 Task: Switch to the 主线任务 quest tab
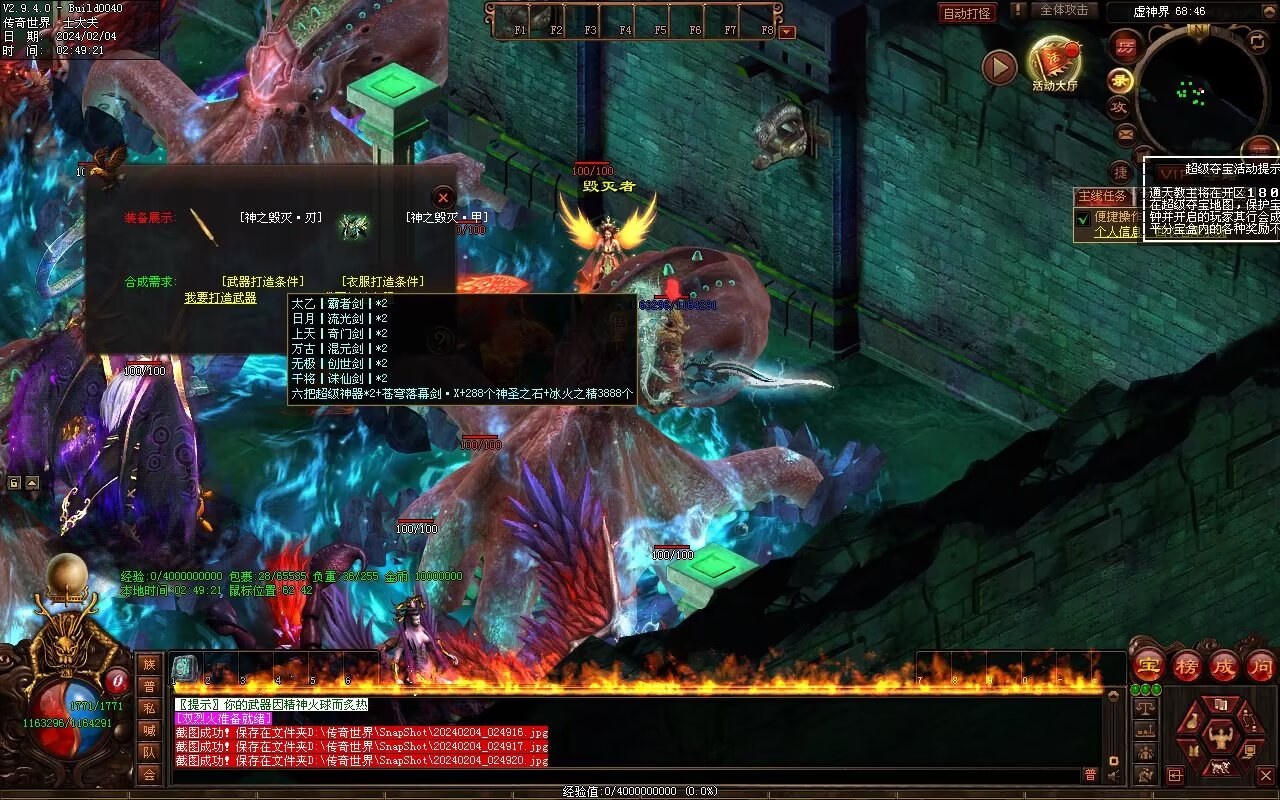tap(1101, 197)
